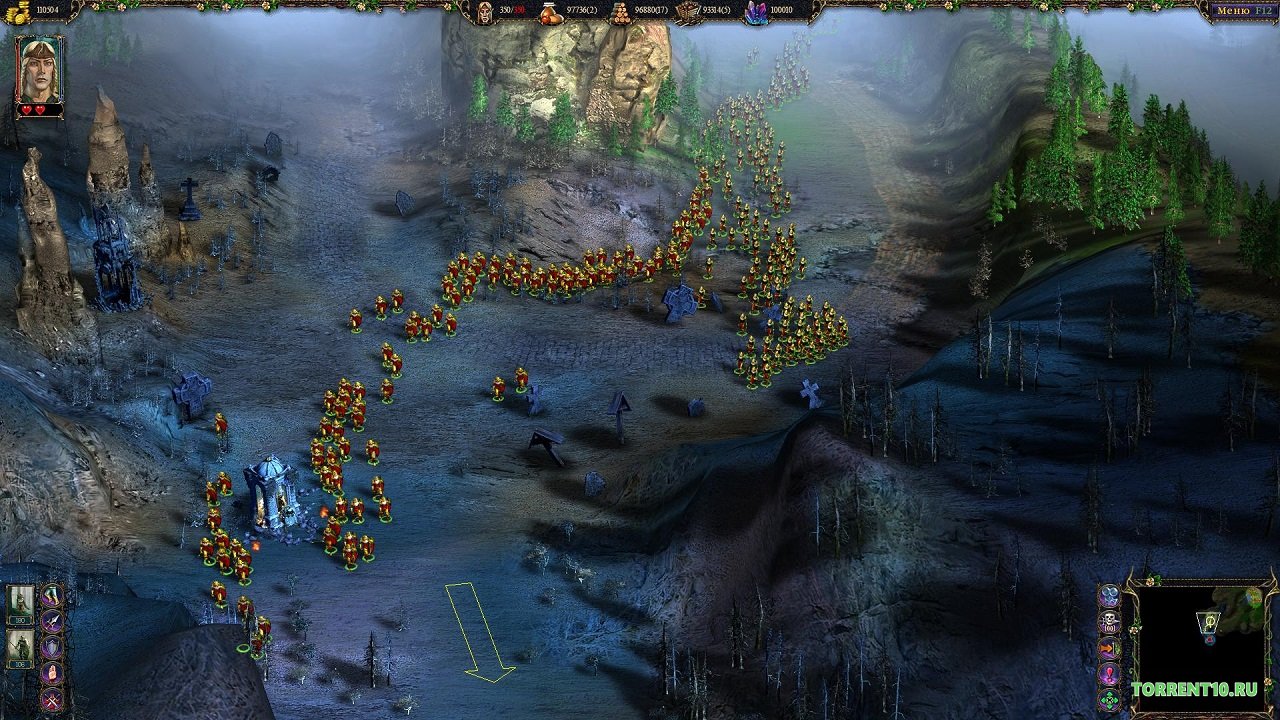This screenshot has width=1280, height=720.
Task: Click the green four-arrows icon
Action: [x=1109, y=699]
